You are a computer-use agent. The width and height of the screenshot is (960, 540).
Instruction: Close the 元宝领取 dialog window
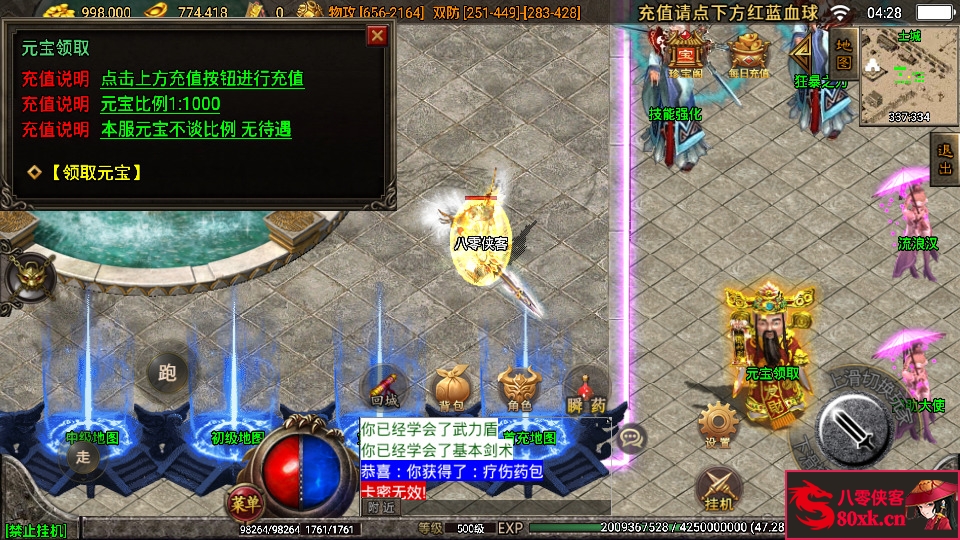click(377, 36)
